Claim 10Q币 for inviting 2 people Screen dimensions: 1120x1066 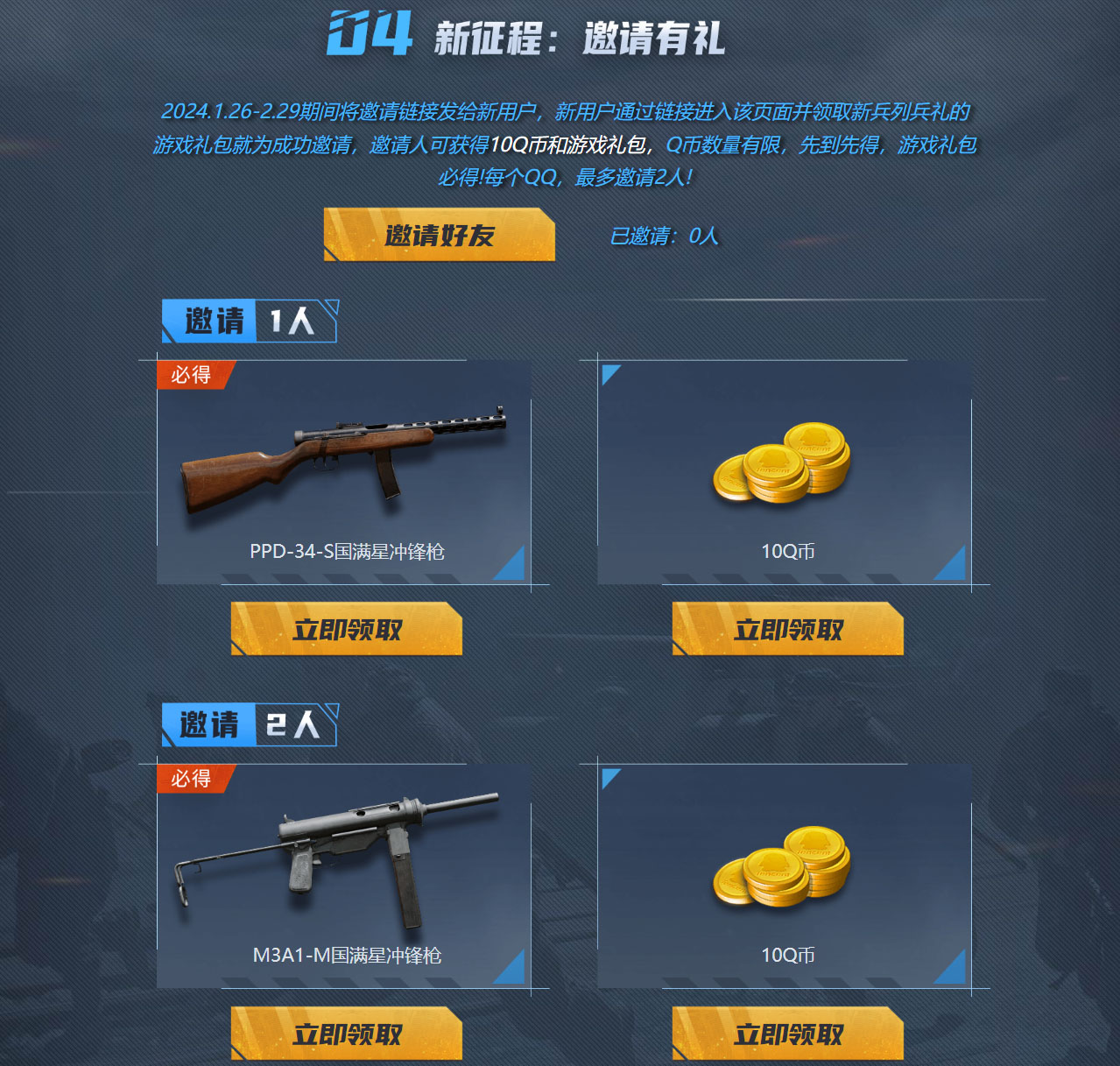tap(788, 1034)
